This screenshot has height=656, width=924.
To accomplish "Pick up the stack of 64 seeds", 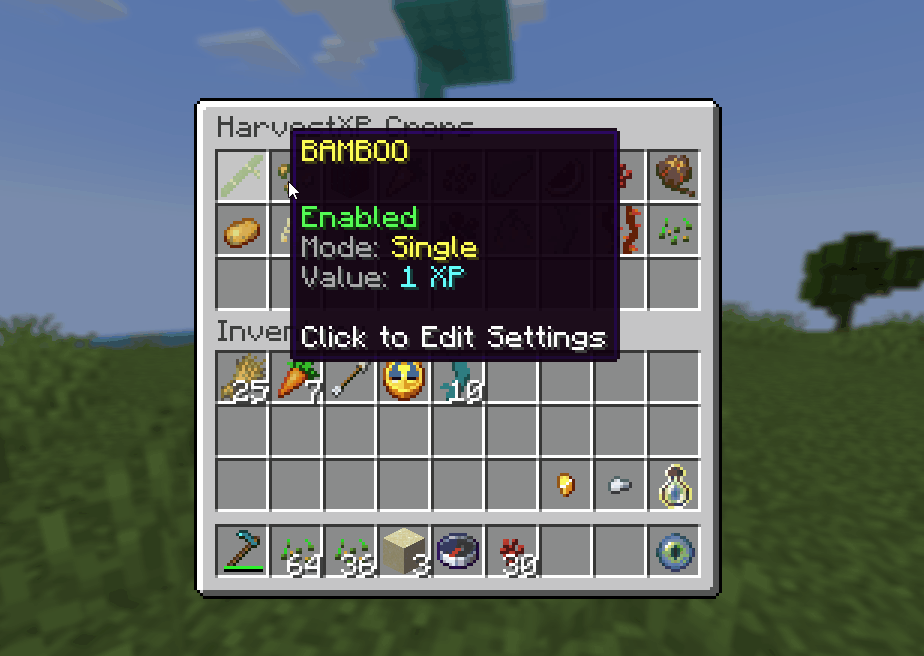I will tap(297, 551).
